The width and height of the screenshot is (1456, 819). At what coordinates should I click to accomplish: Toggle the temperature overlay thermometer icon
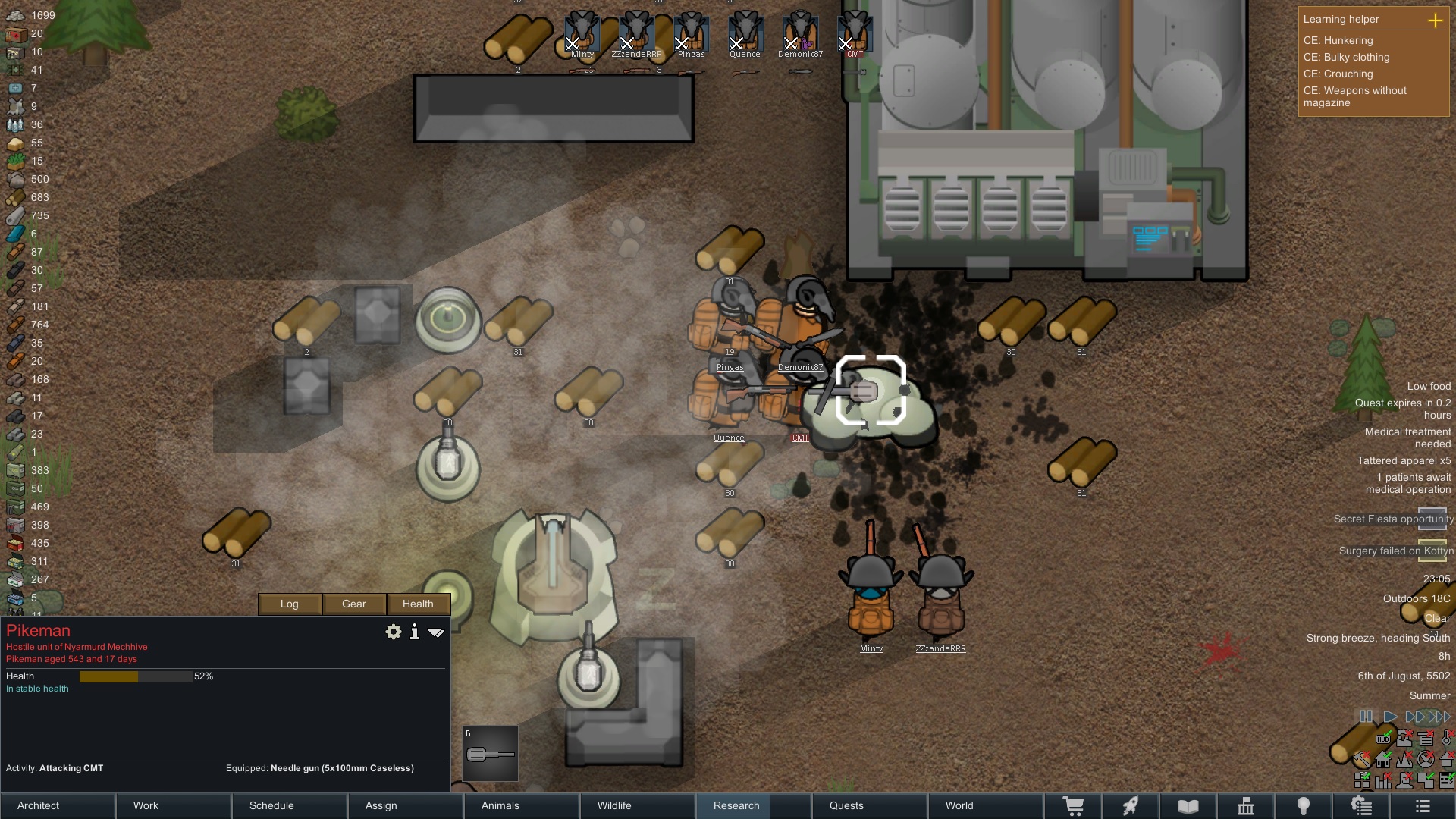tap(1447, 739)
